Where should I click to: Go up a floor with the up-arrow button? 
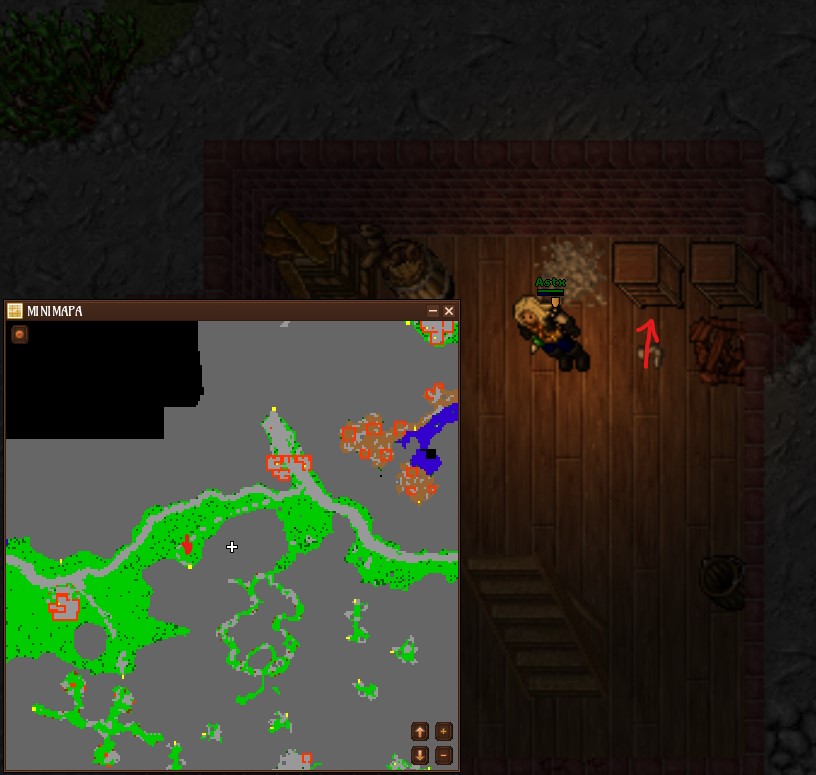click(420, 732)
